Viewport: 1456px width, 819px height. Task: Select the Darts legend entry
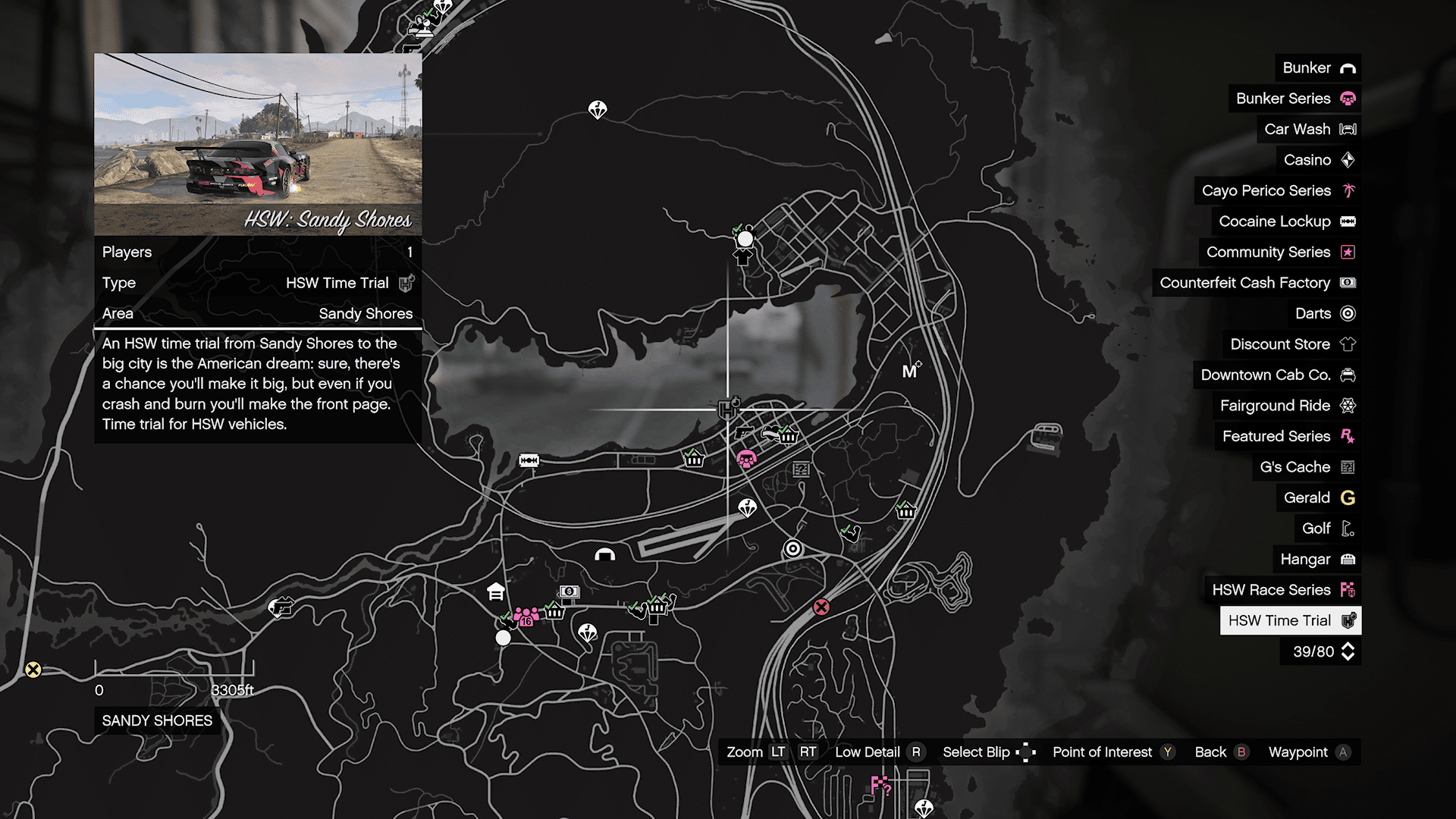(1324, 313)
